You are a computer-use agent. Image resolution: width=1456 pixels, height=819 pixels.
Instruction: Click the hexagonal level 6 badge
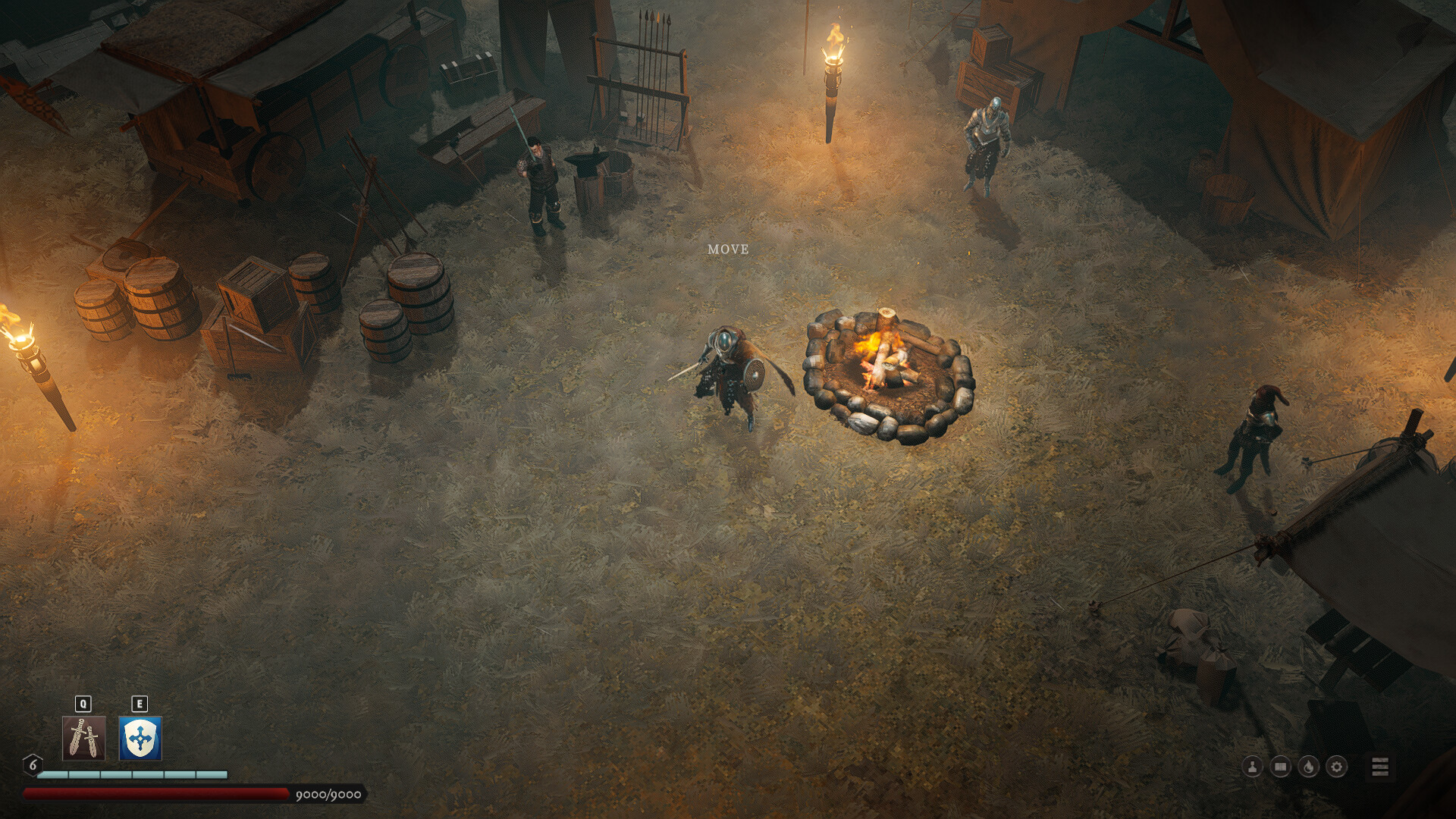coord(32,765)
